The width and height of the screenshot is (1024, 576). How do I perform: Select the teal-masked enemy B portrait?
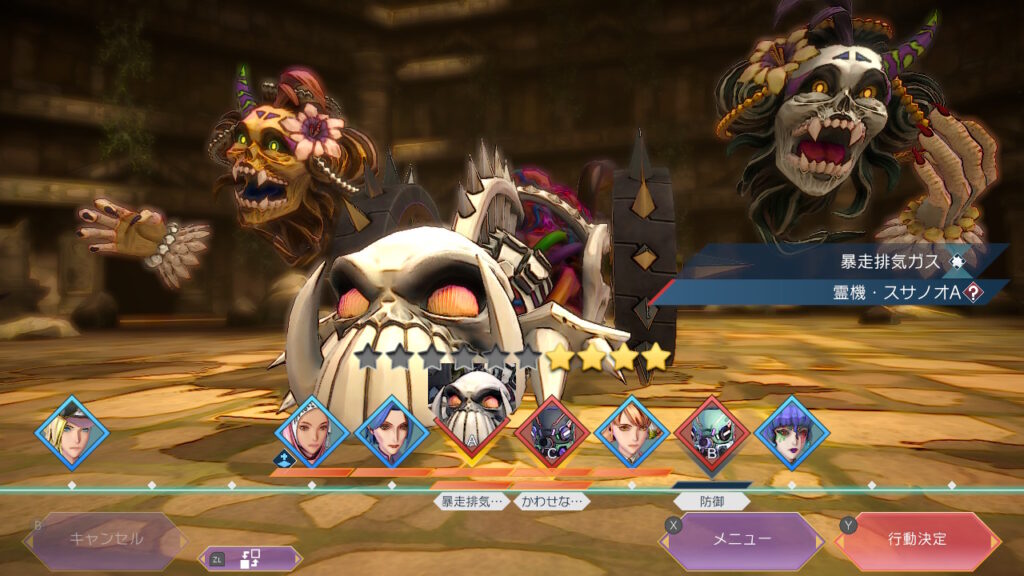[x=711, y=432]
